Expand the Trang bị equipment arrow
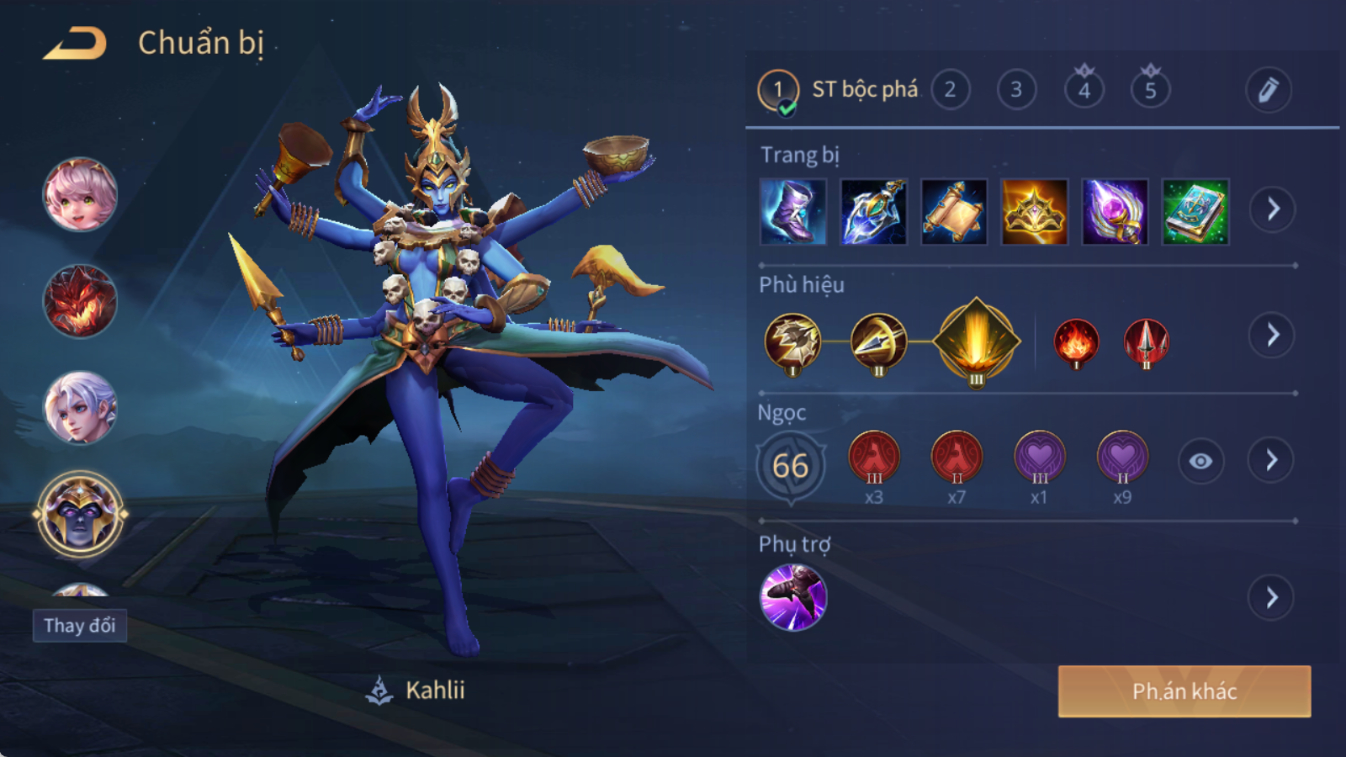This screenshot has width=1346, height=757. [1272, 209]
